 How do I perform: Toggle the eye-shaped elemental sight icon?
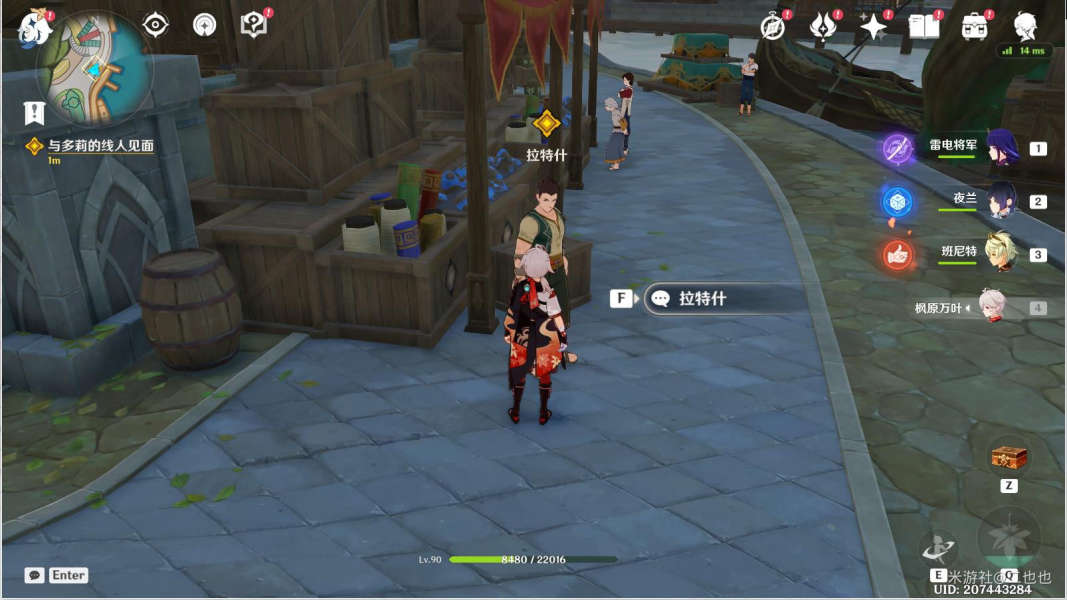click(155, 25)
